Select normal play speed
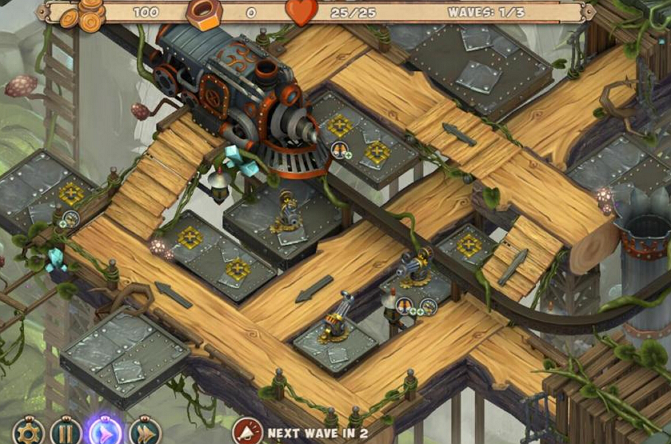This screenshot has width=671, height=444. 104,432
